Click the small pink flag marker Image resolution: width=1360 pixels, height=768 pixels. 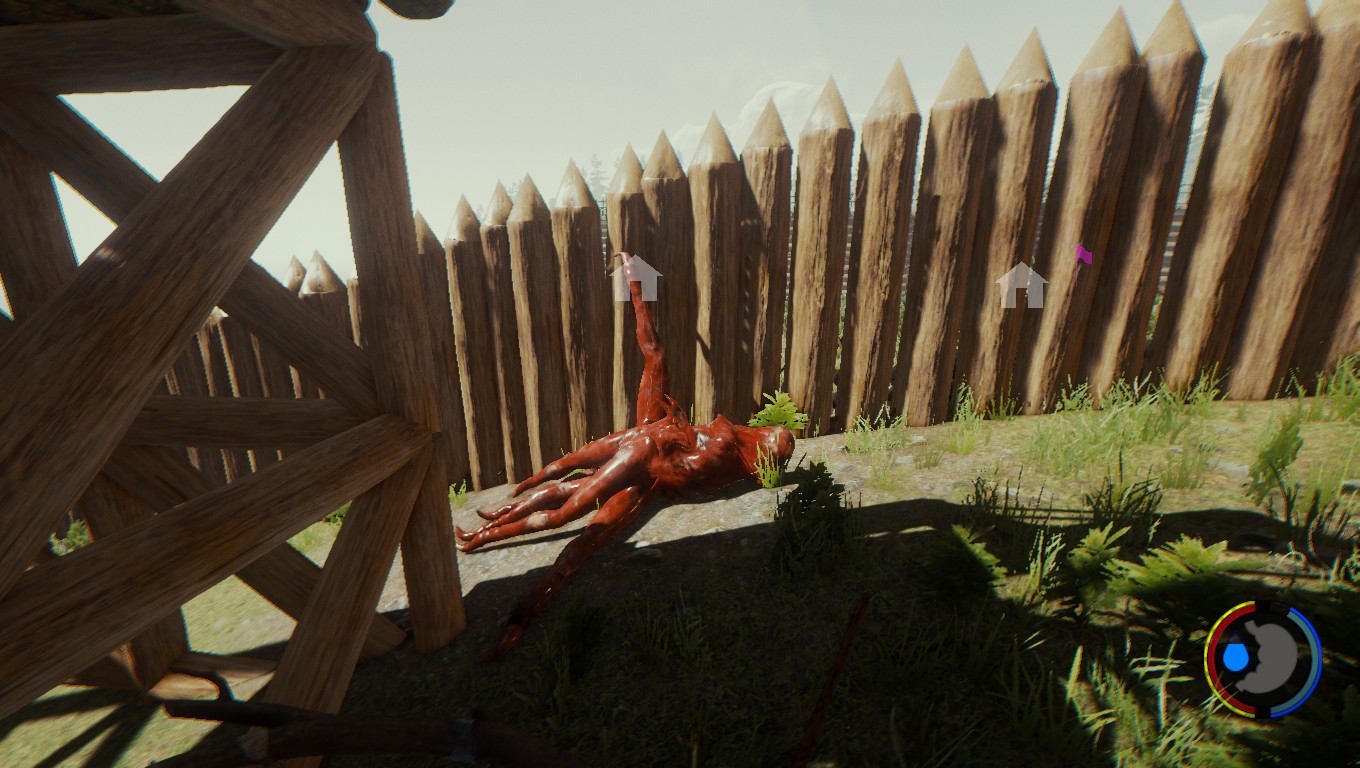click(x=1083, y=255)
